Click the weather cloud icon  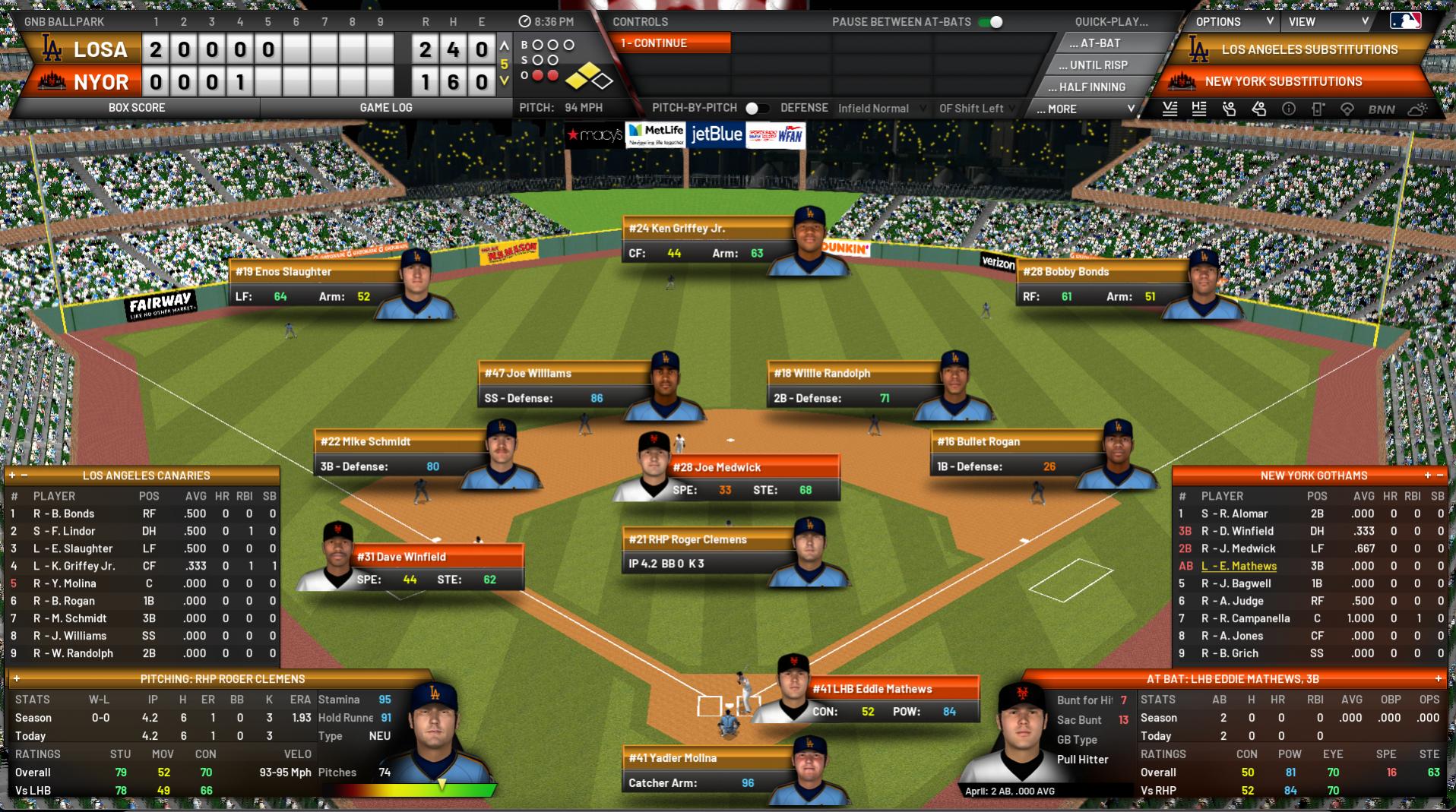tap(1417, 109)
